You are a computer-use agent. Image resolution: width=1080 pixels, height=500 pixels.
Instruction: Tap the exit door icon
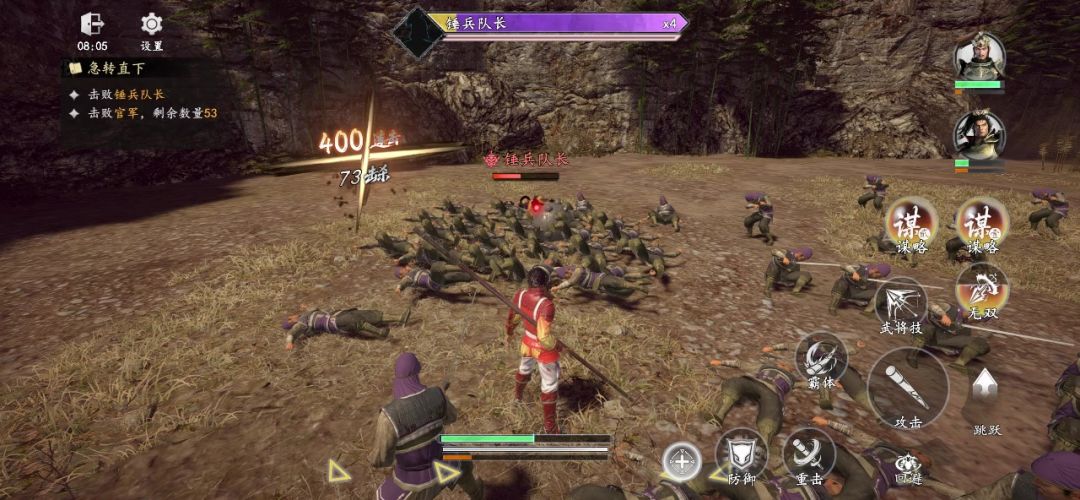92,24
